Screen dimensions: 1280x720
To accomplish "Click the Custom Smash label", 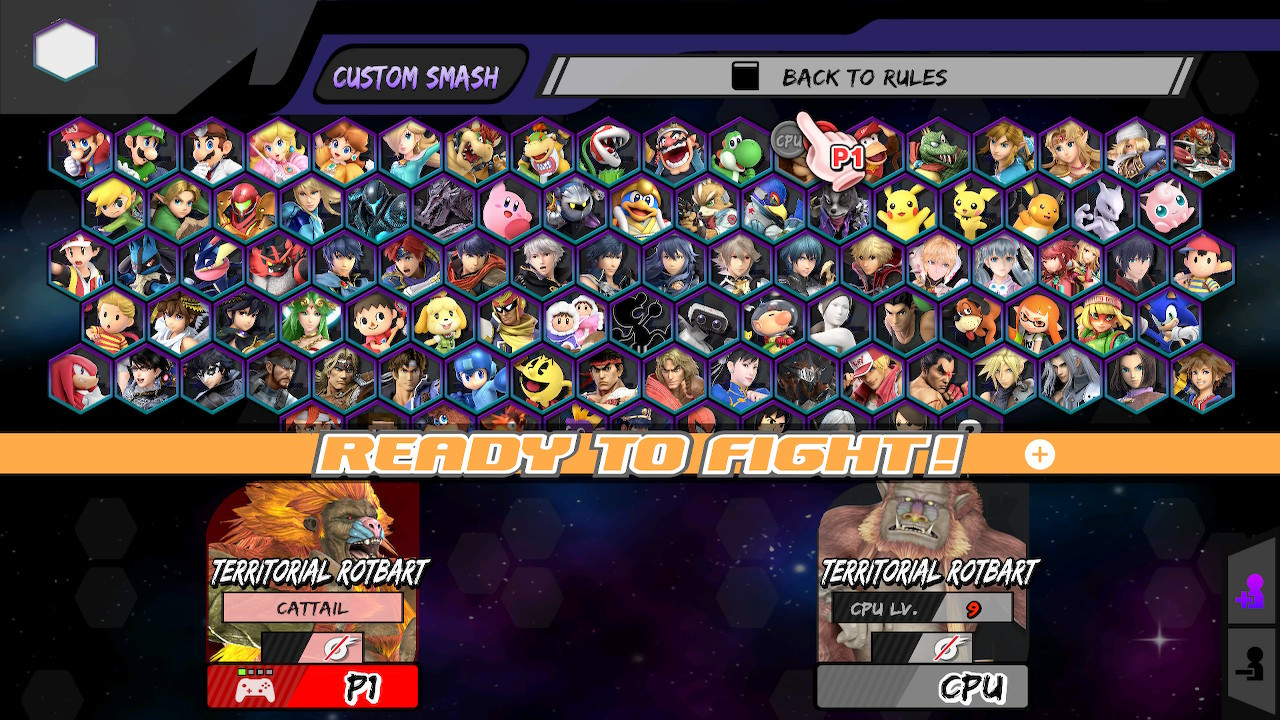I will pyautogui.click(x=417, y=76).
